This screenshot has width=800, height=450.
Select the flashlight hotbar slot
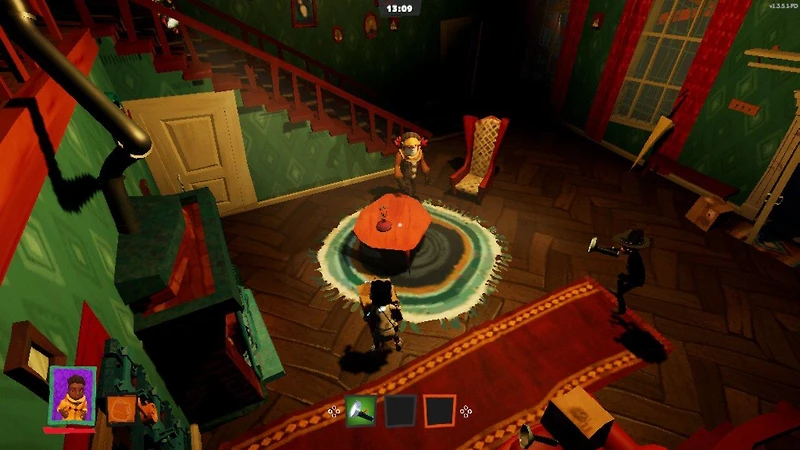pos(361,411)
